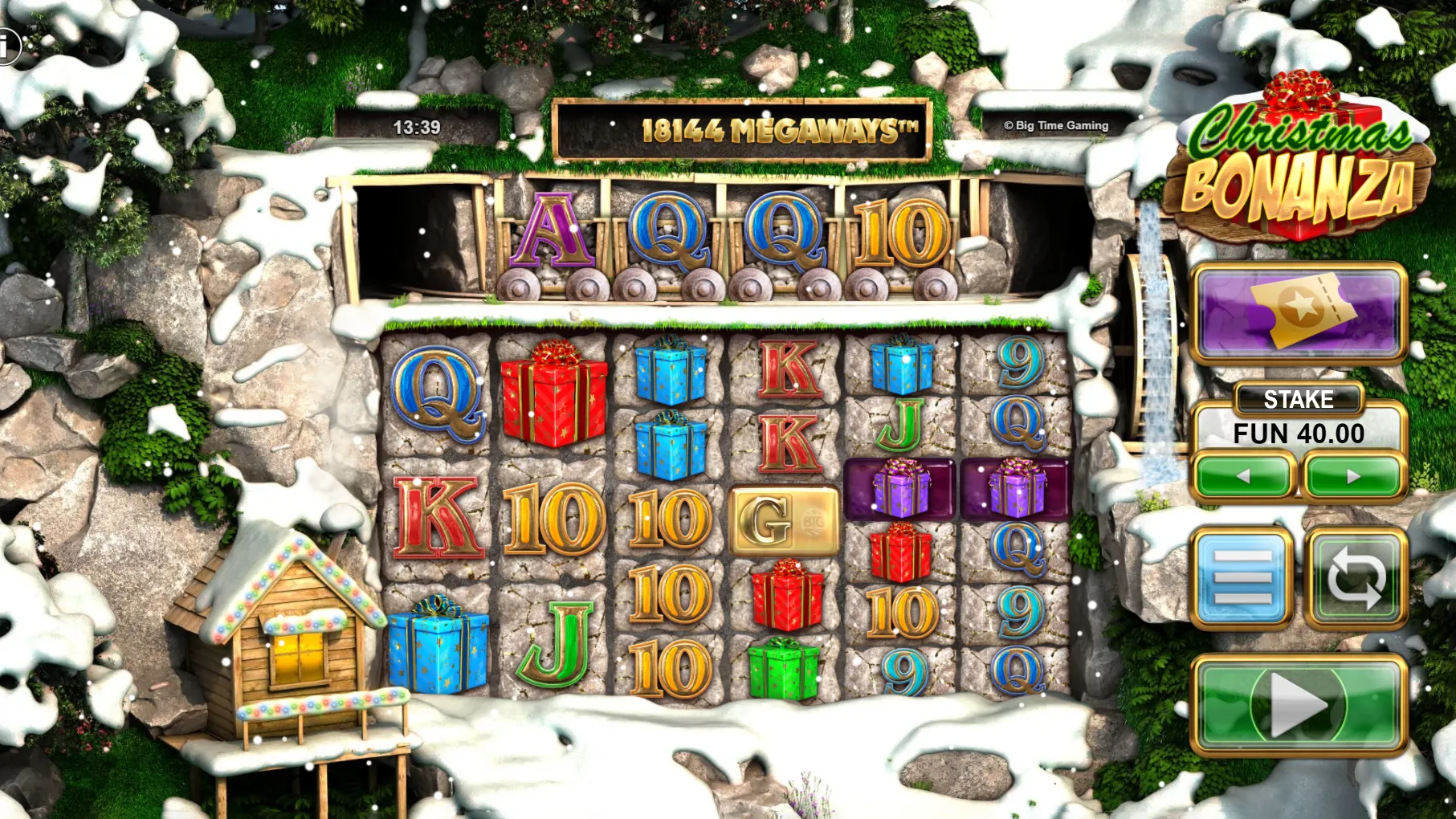The height and width of the screenshot is (819, 1456).
Task: Open the autoplay circular arrows button
Action: point(1356,578)
